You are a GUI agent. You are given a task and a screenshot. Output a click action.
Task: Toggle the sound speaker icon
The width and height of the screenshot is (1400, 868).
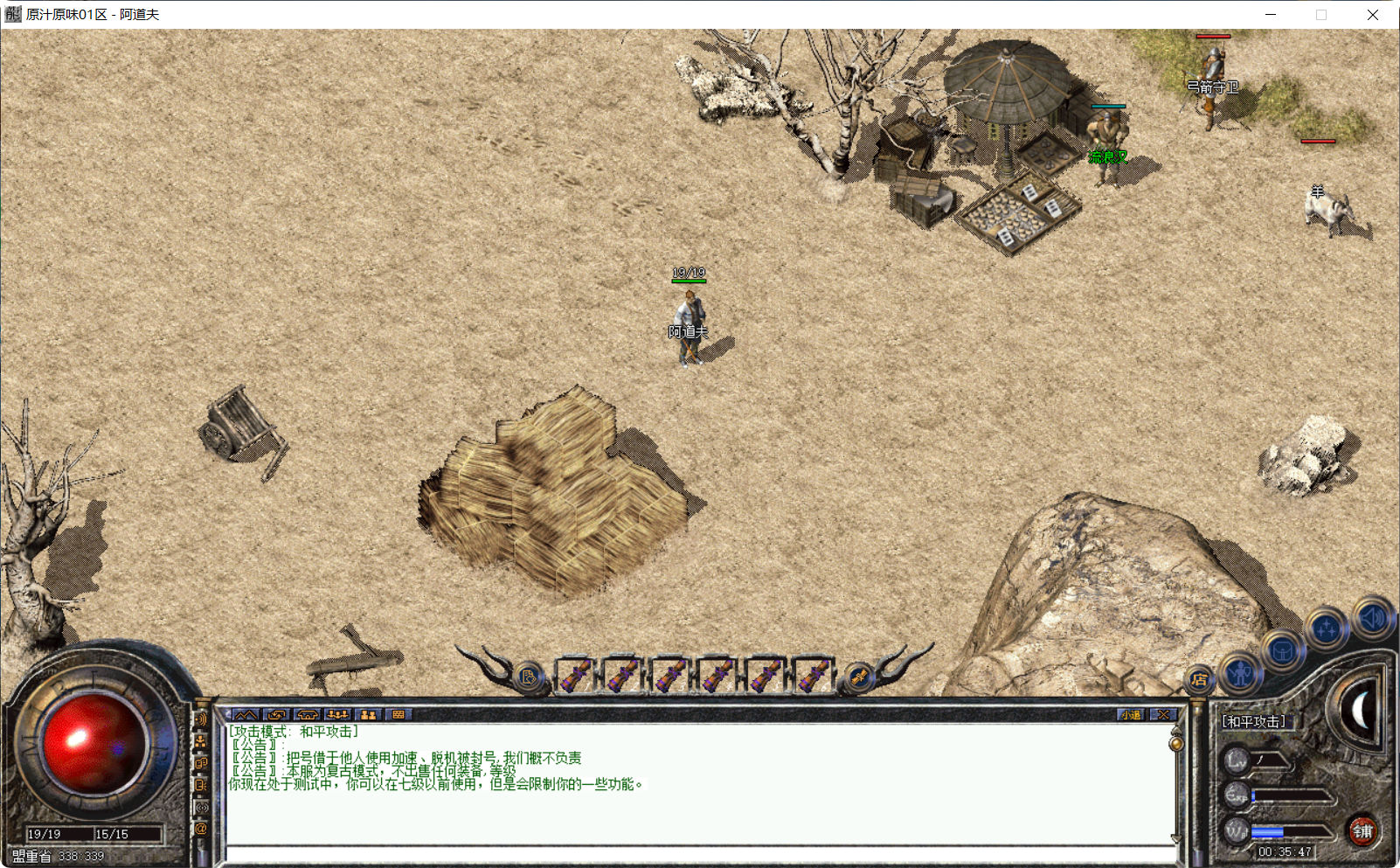tap(1371, 618)
